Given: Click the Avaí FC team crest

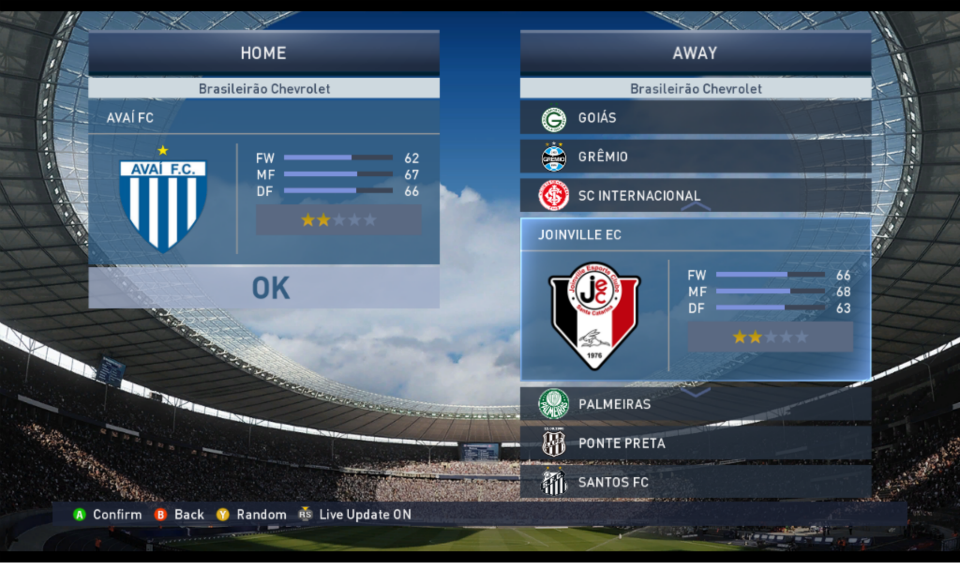Looking at the screenshot, I should click(x=163, y=204).
